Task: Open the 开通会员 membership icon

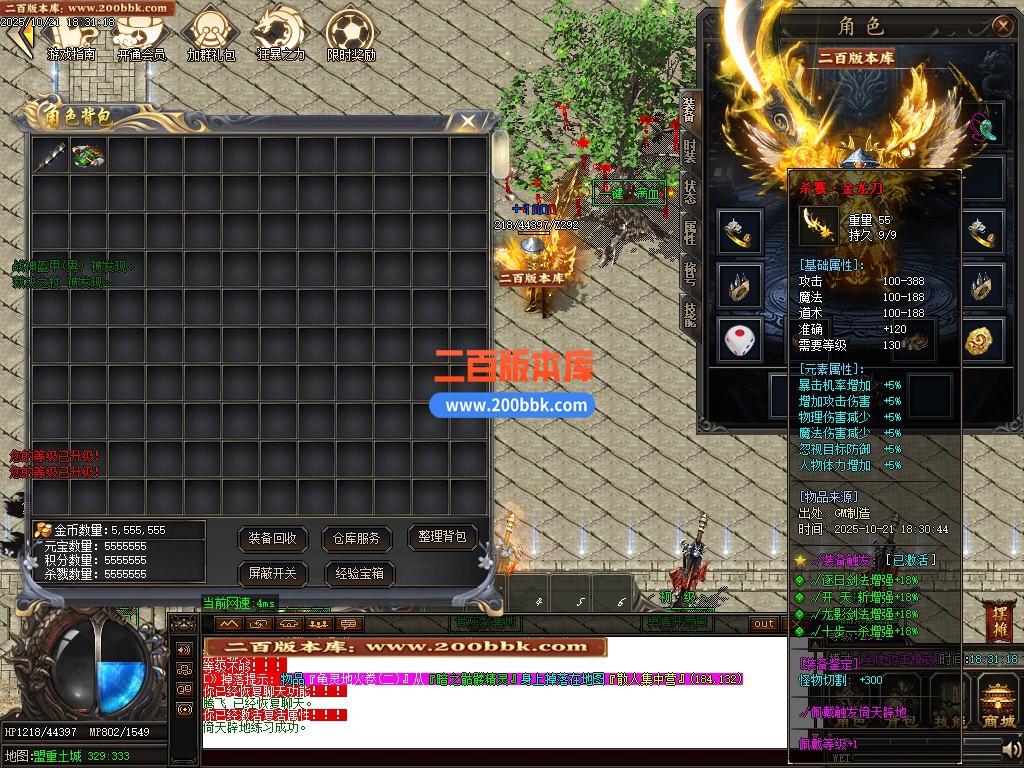Action: [x=141, y=36]
